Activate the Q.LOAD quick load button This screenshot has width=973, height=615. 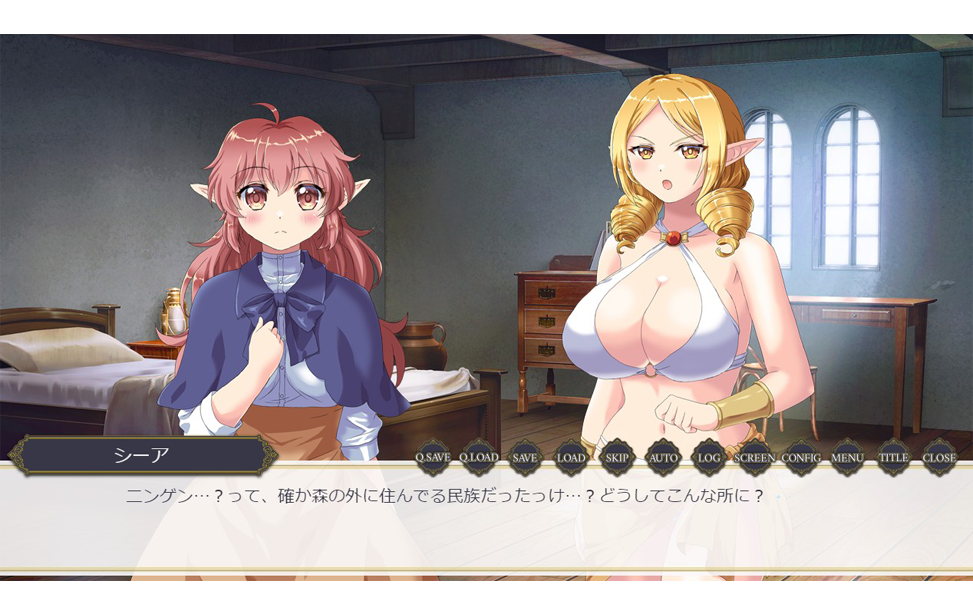[479, 458]
